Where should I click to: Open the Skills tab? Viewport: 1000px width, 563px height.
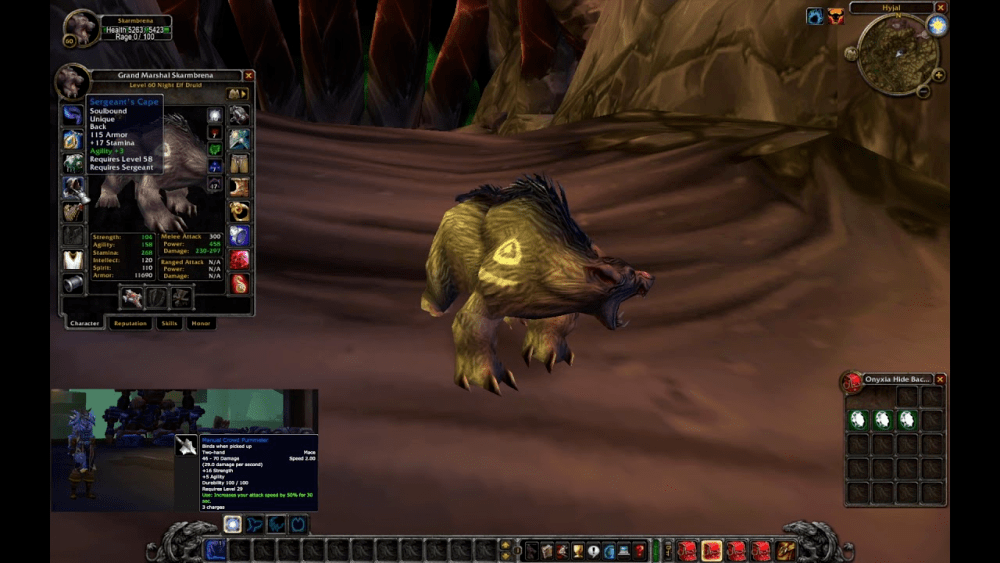pyautogui.click(x=169, y=323)
